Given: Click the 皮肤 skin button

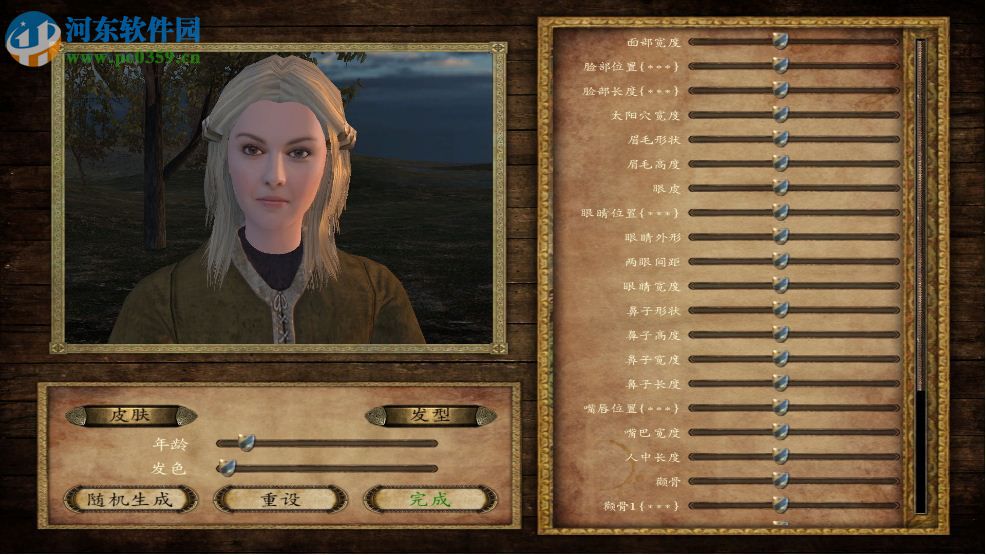Looking at the screenshot, I should pos(131,415).
